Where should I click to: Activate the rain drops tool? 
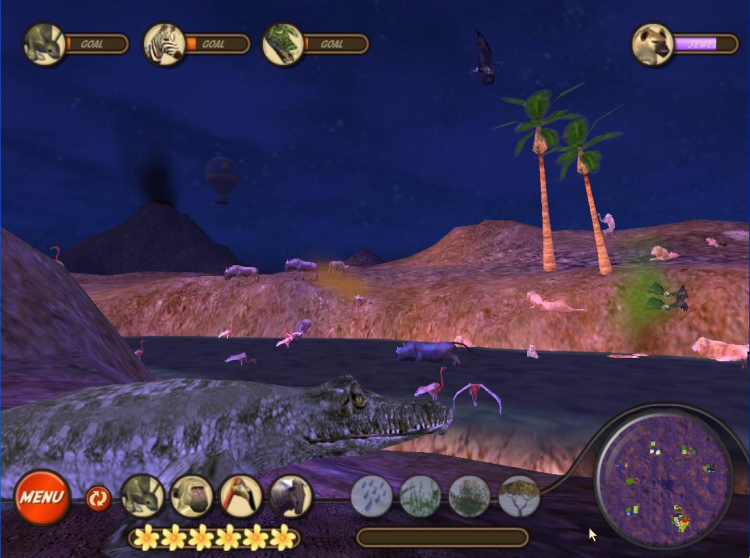371,496
